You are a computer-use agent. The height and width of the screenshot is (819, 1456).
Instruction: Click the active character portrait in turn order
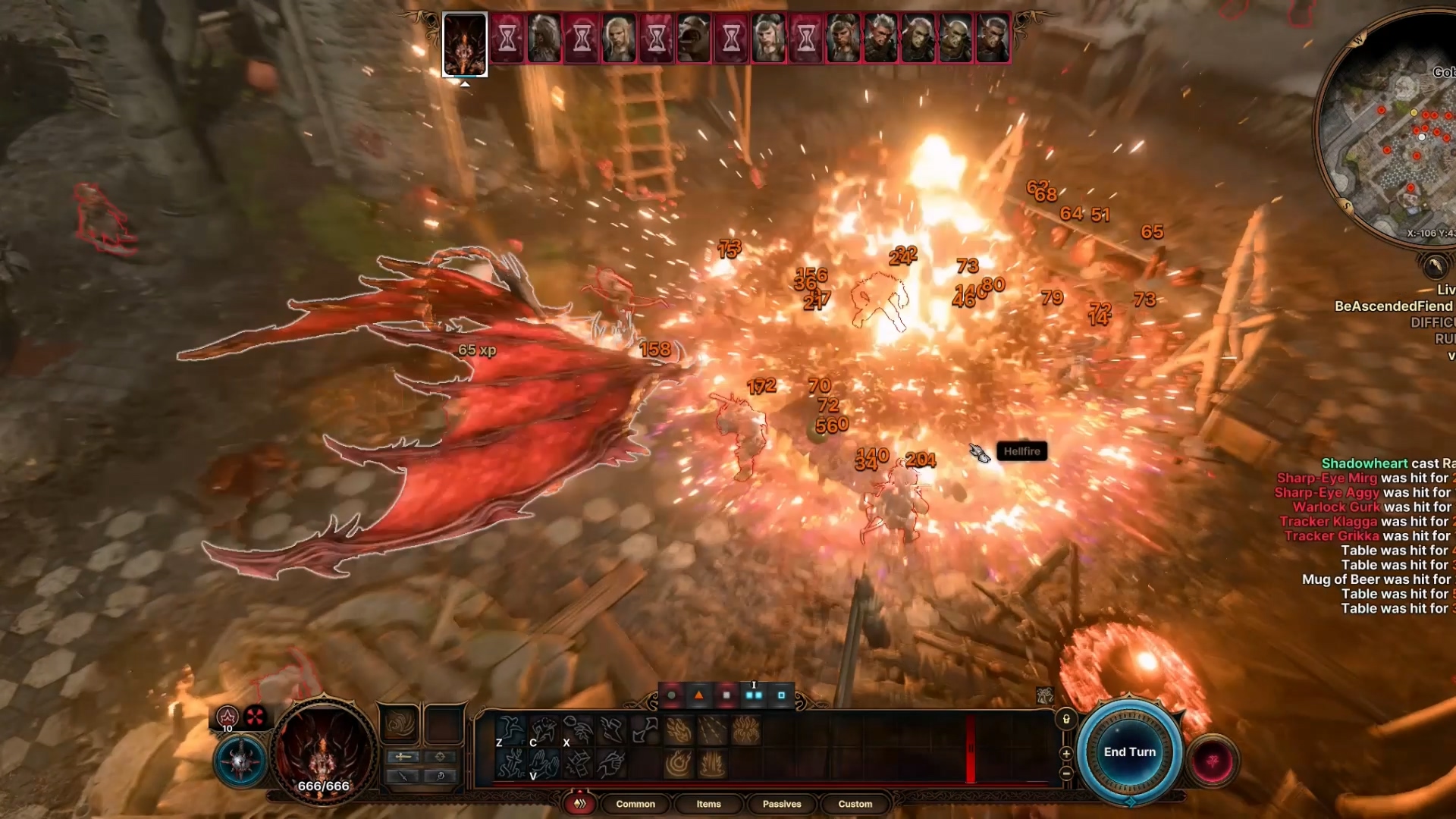[464, 44]
